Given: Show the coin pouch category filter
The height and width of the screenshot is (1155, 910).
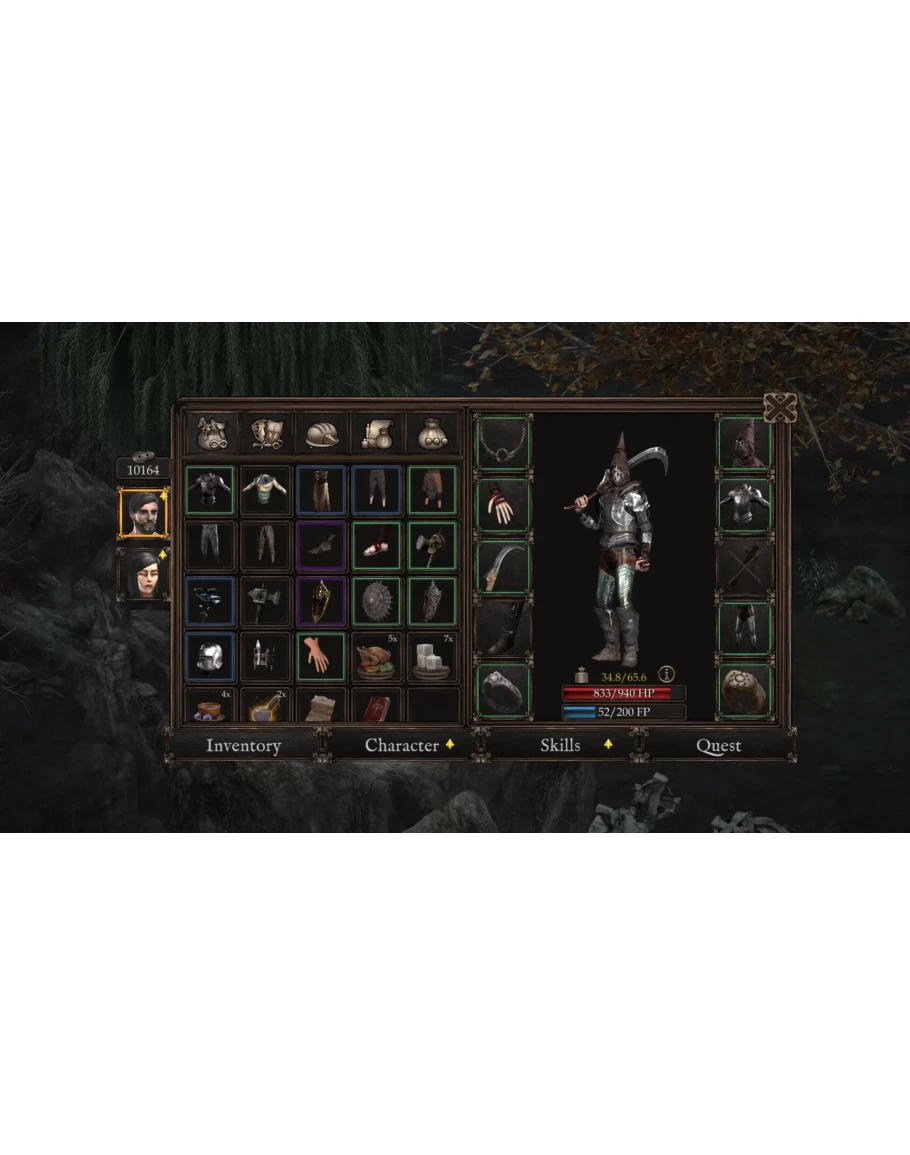Looking at the screenshot, I should pos(433,433).
